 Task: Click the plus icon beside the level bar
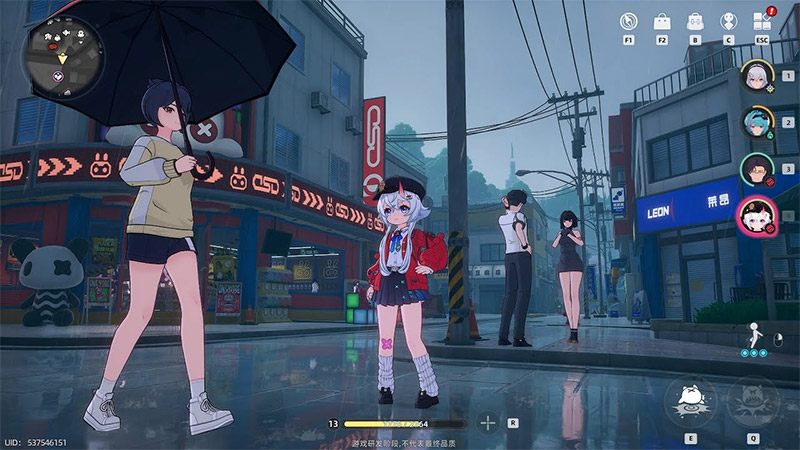(488, 423)
